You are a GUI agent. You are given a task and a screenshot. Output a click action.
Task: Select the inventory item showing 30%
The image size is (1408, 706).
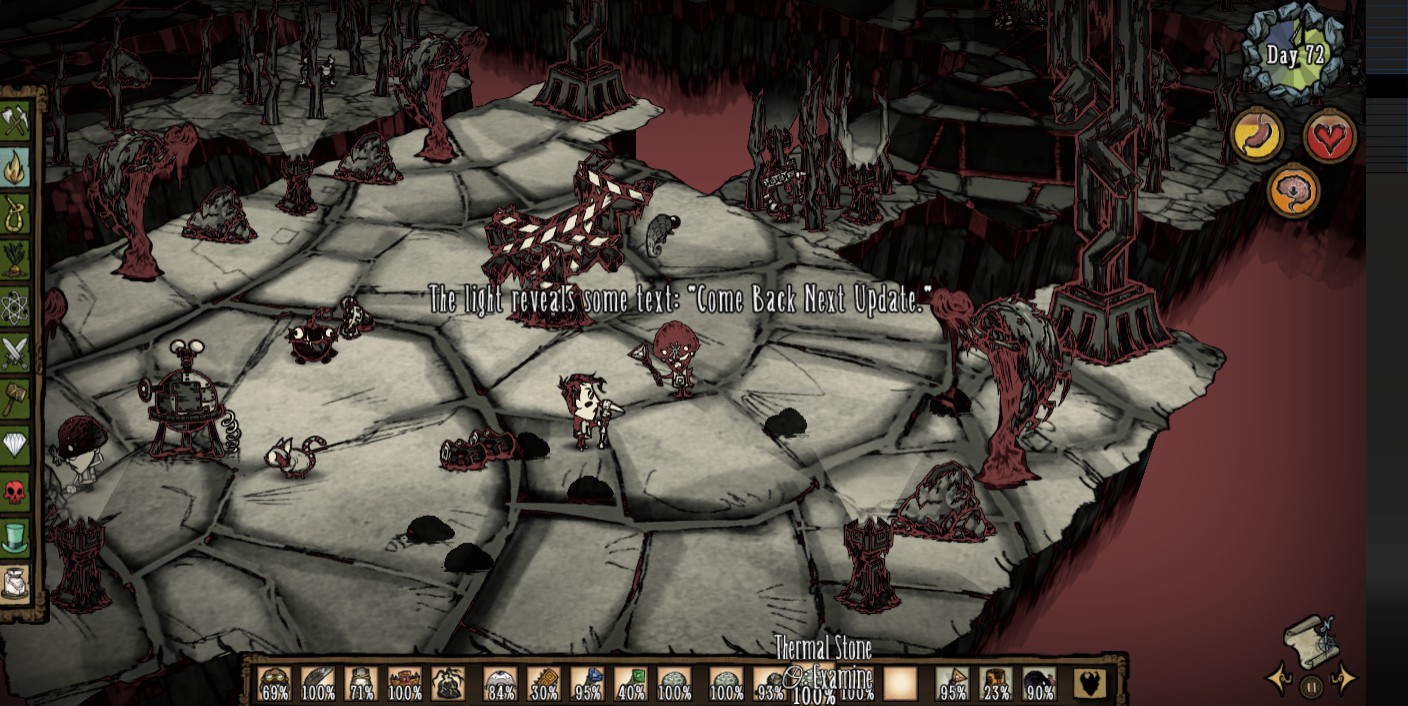coord(543,683)
